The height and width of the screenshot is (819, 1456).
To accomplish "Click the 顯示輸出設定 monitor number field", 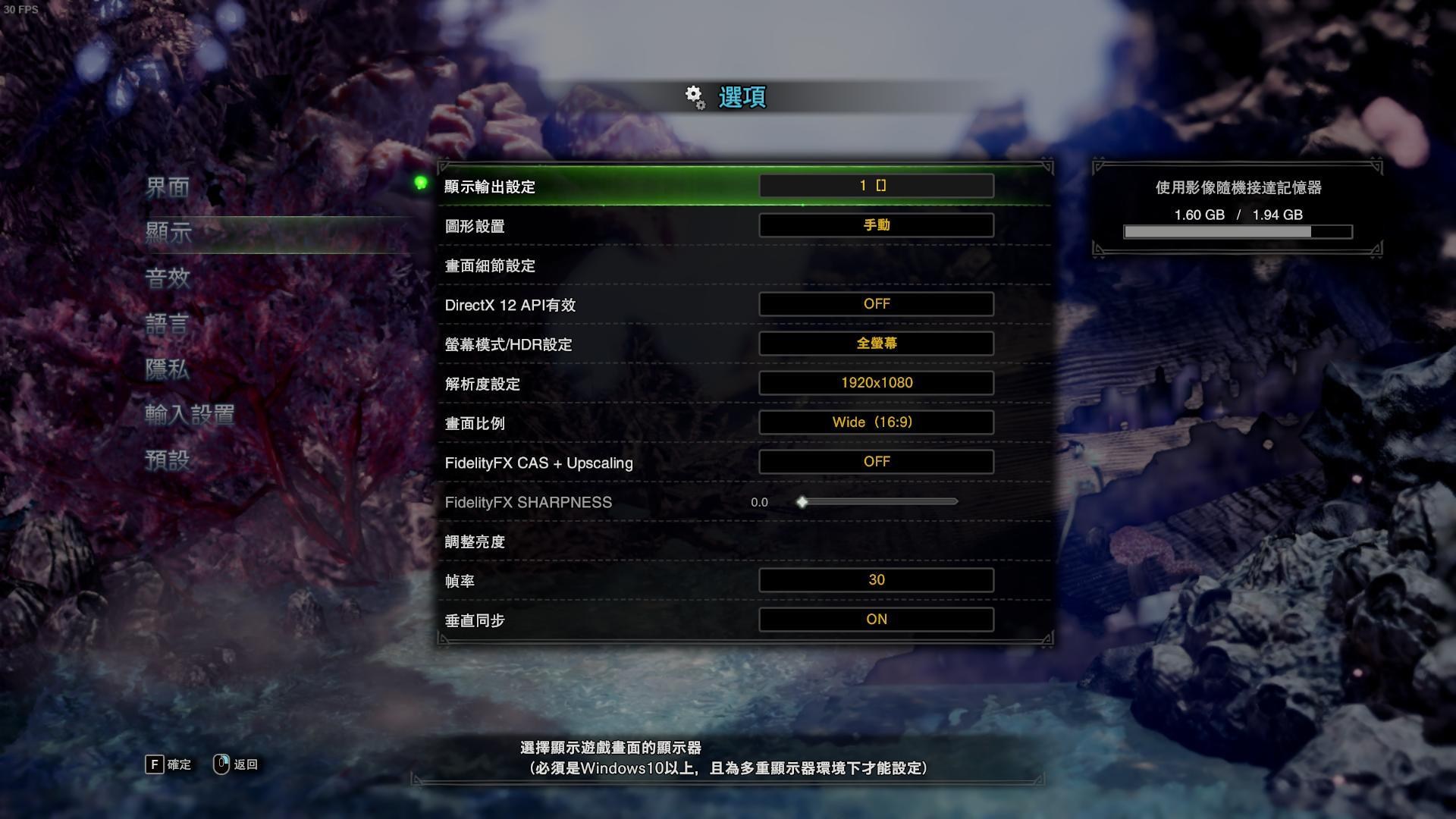I will point(877,185).
